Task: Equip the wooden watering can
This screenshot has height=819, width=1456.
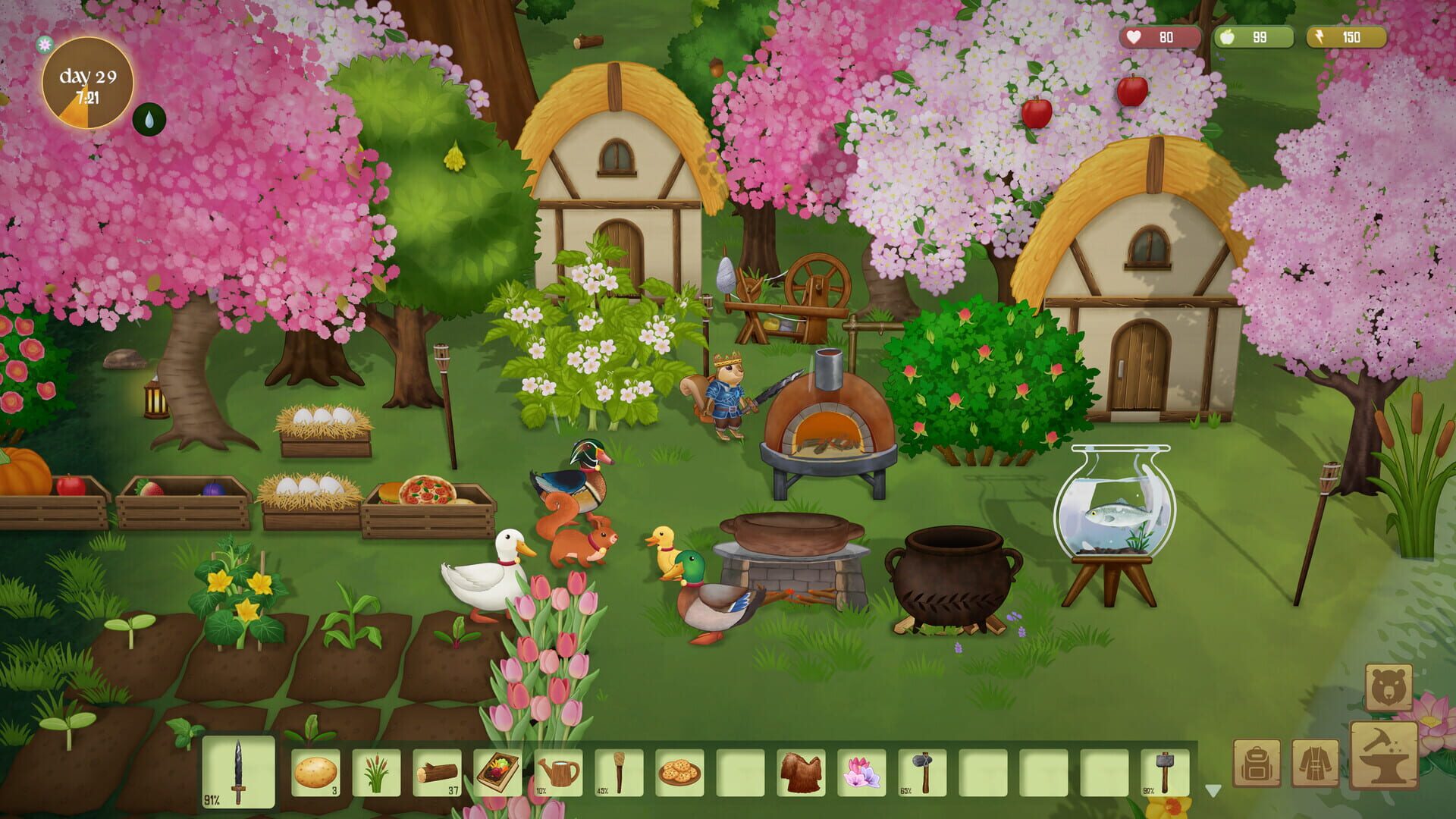Action: pos(559,773)
